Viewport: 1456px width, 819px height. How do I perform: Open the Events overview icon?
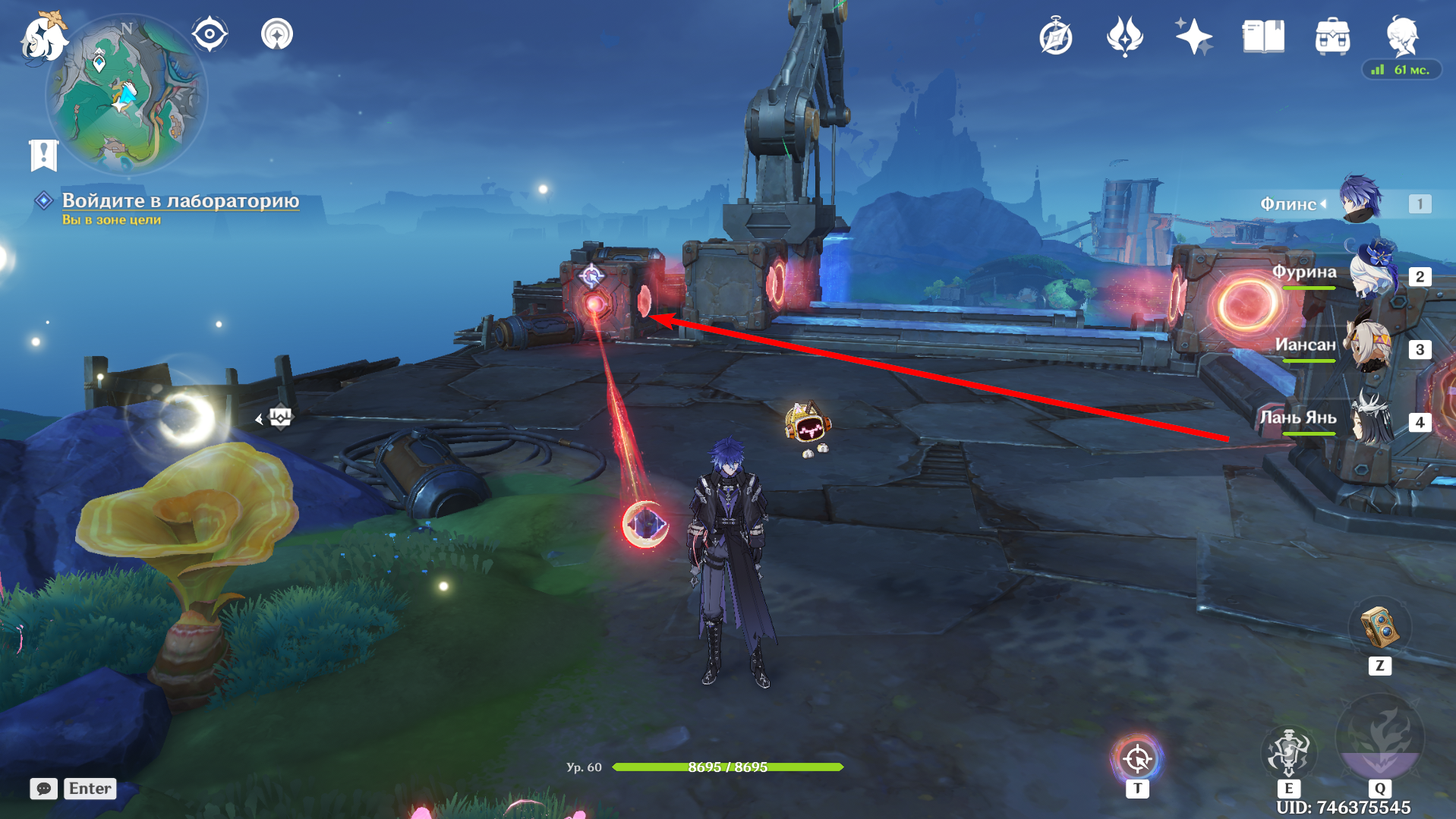(x=1057, y=35)
